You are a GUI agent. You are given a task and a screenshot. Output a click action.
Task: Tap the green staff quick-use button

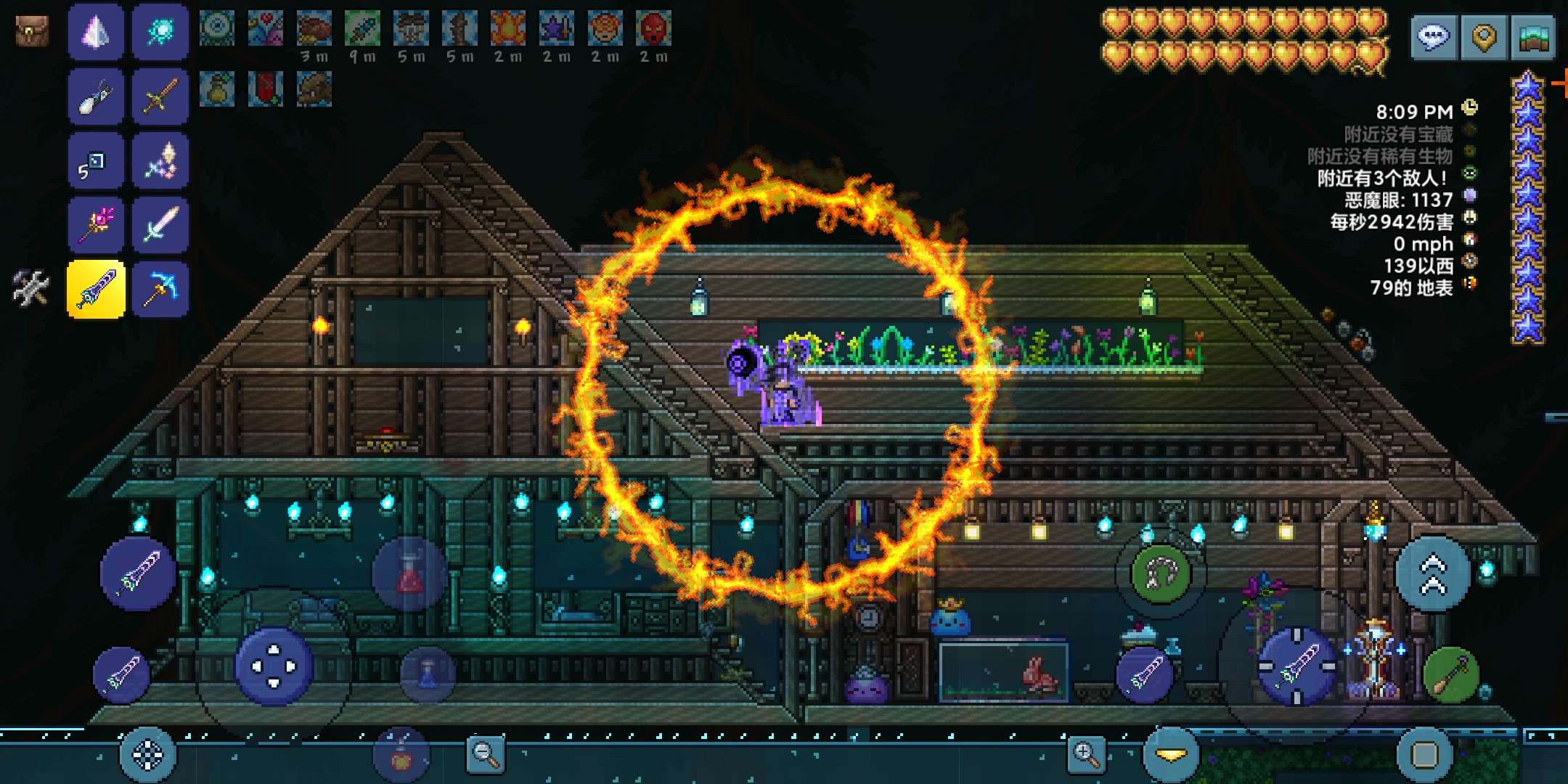point(1450,675)
